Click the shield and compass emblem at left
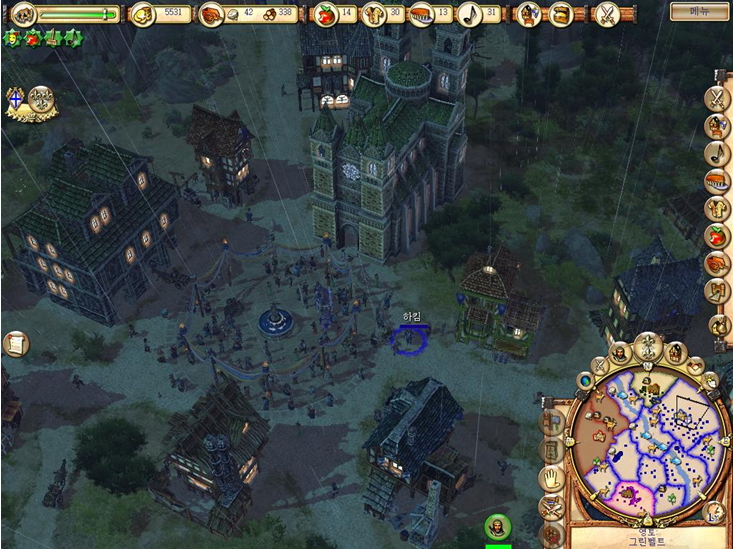The width and height of the screenshot is (733, 550). (28, 101)
